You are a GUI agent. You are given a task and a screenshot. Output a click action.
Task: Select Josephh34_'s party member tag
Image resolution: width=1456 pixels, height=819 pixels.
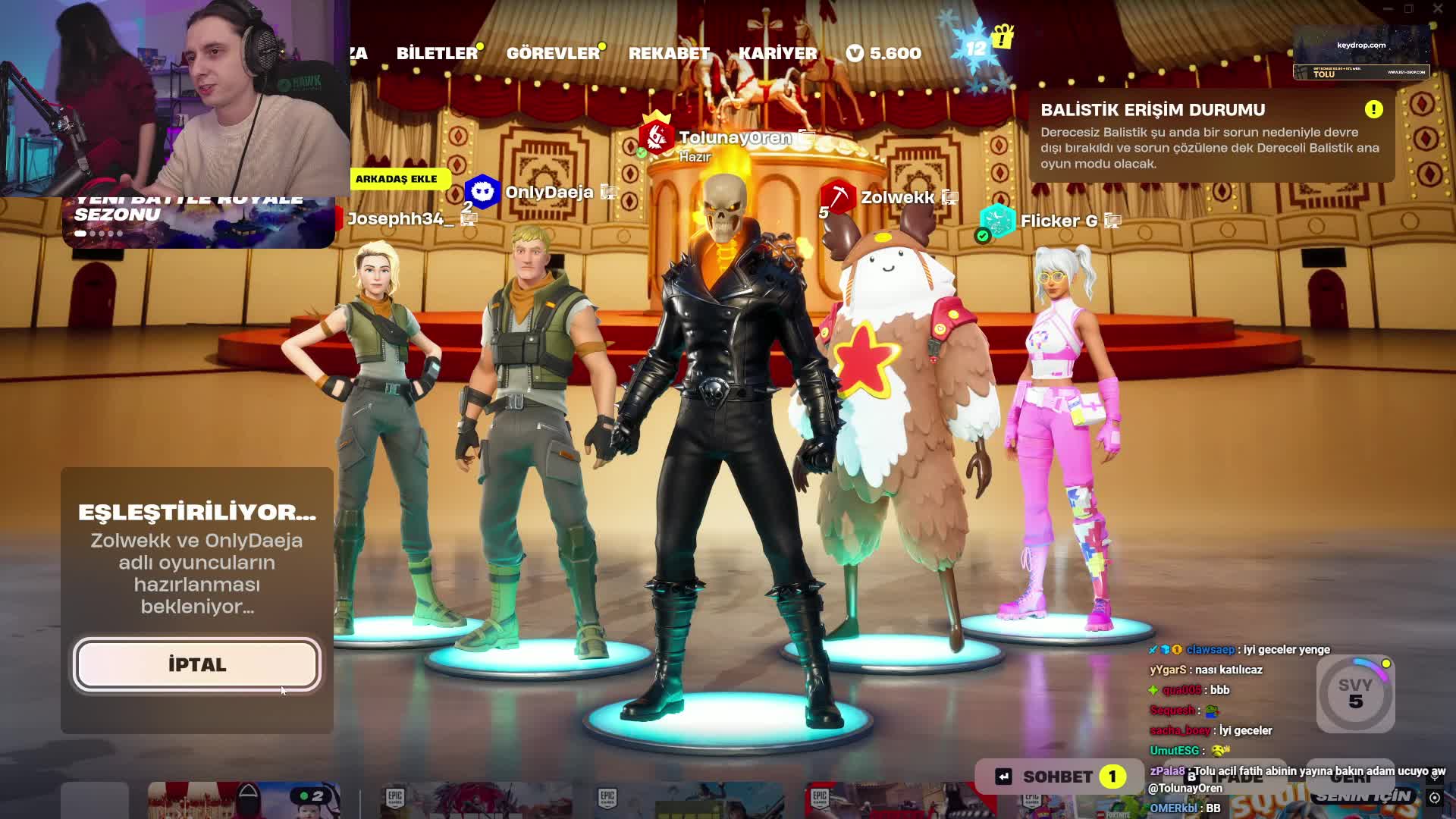click(400, 218)
